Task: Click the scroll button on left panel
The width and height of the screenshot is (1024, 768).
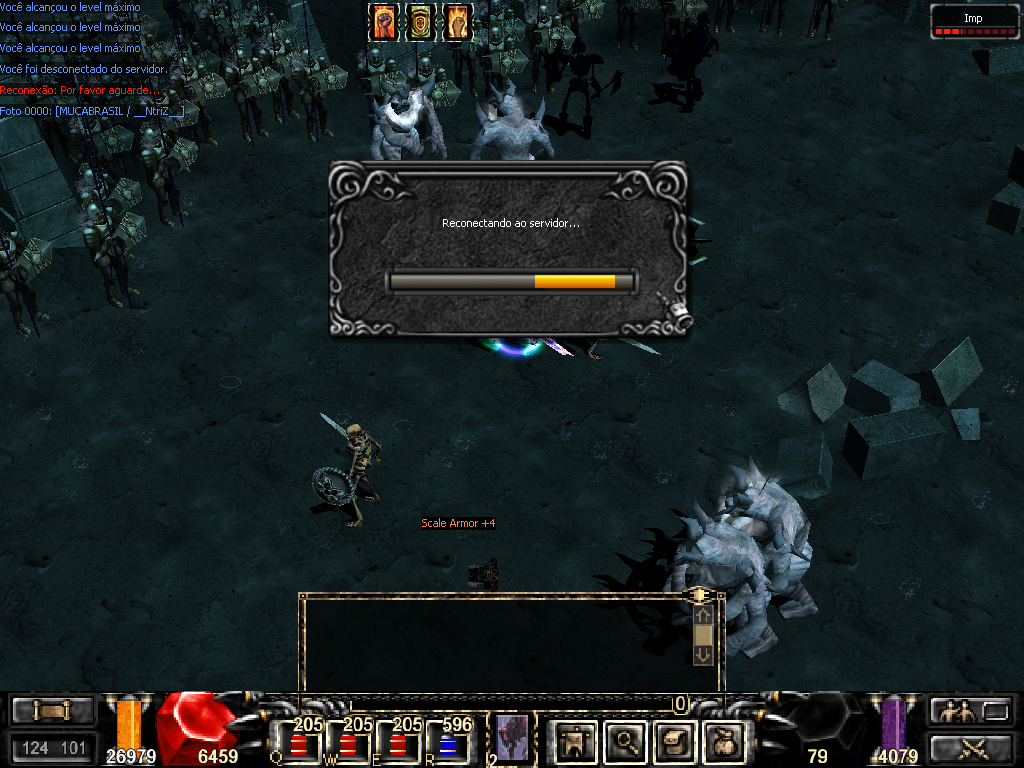Action: click(x=52, y=711)
